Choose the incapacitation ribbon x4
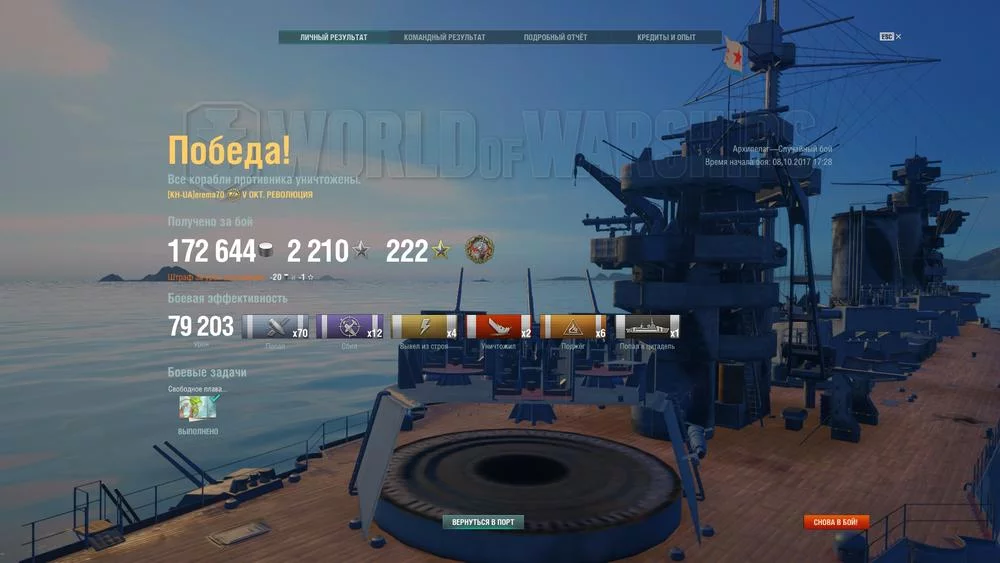Screen dimensions: 1000x563 coord(424,327)
